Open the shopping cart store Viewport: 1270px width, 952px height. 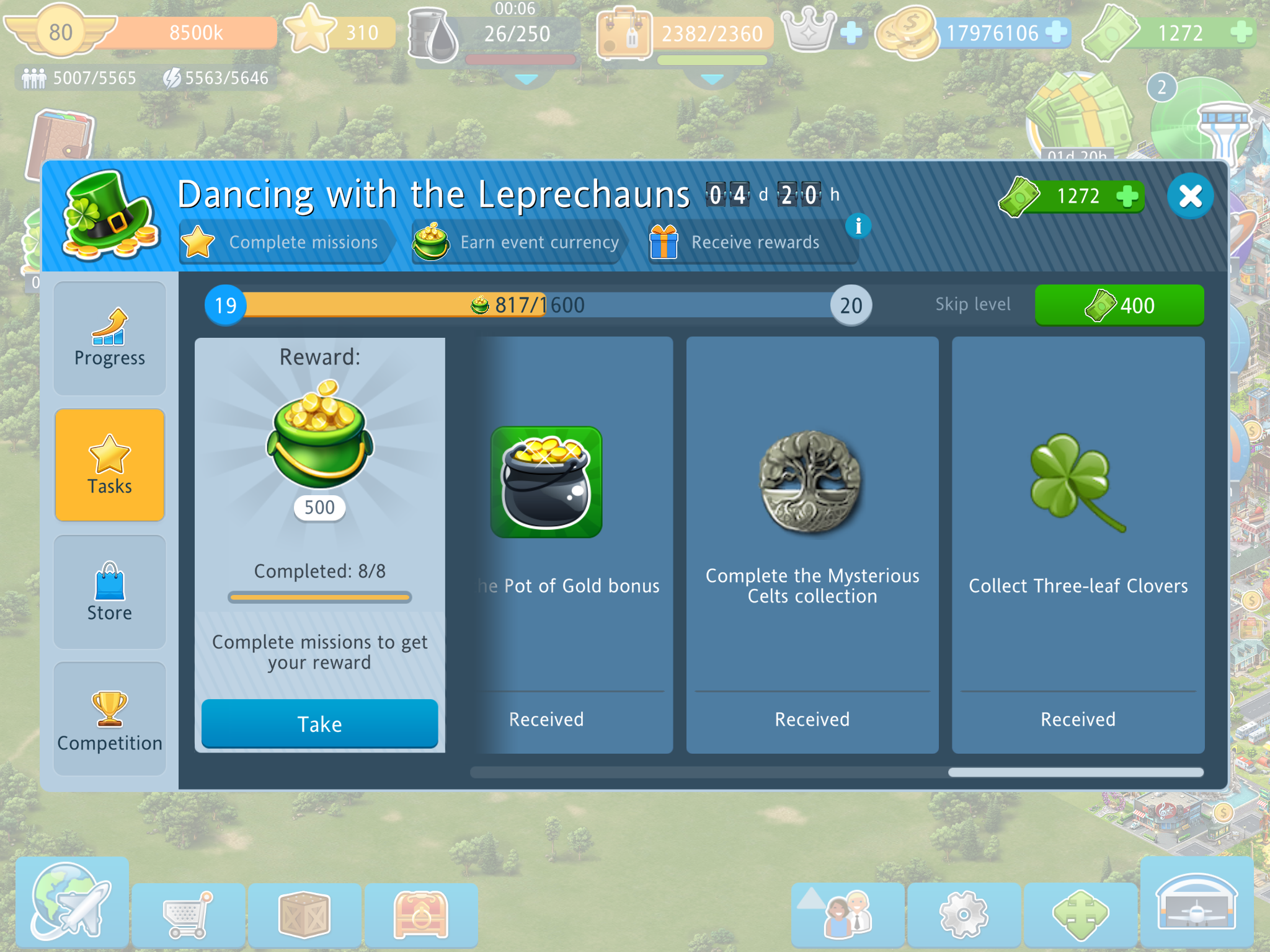pos(189,914)
